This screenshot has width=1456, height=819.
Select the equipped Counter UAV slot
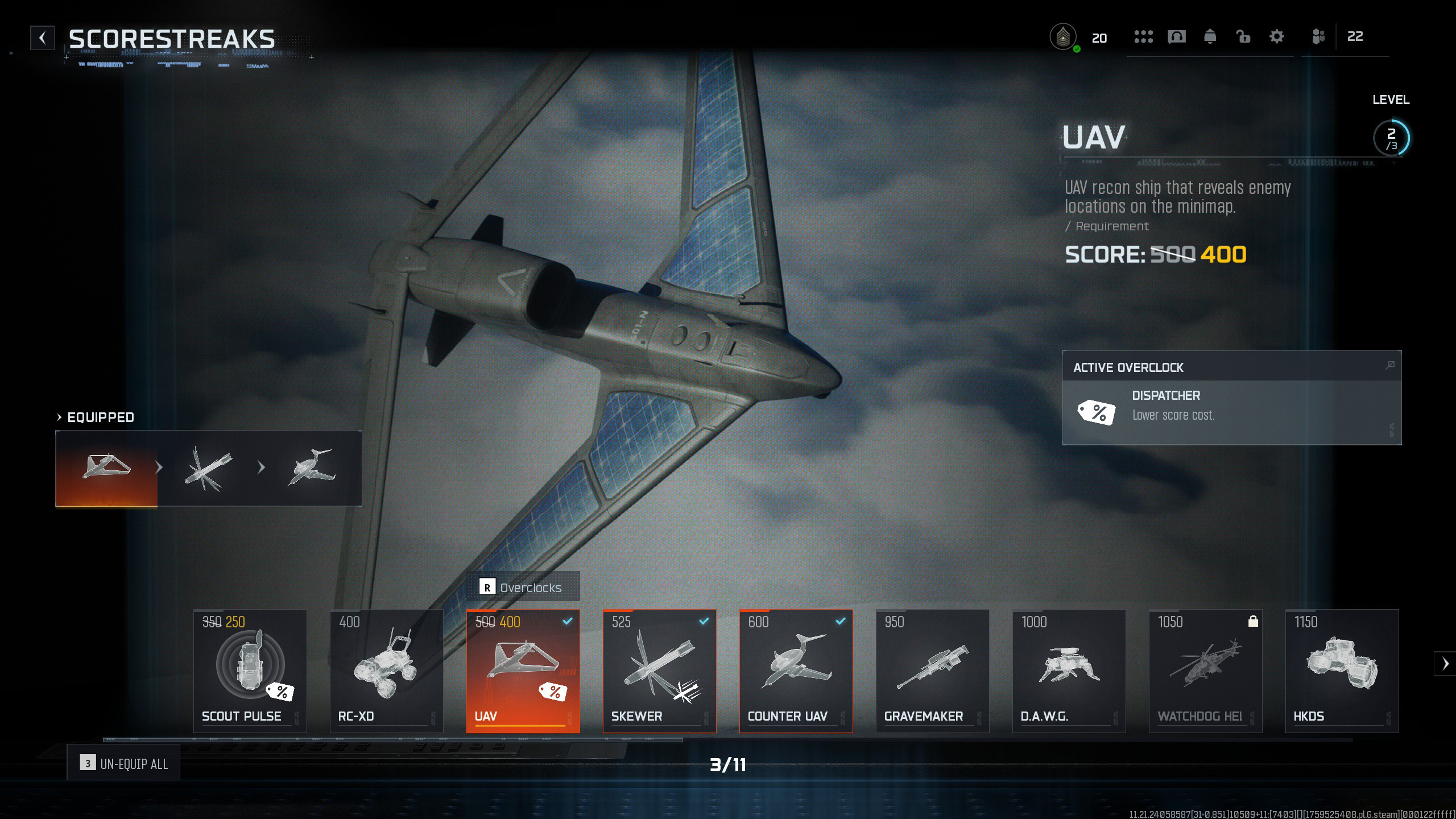tap(312, 468)
